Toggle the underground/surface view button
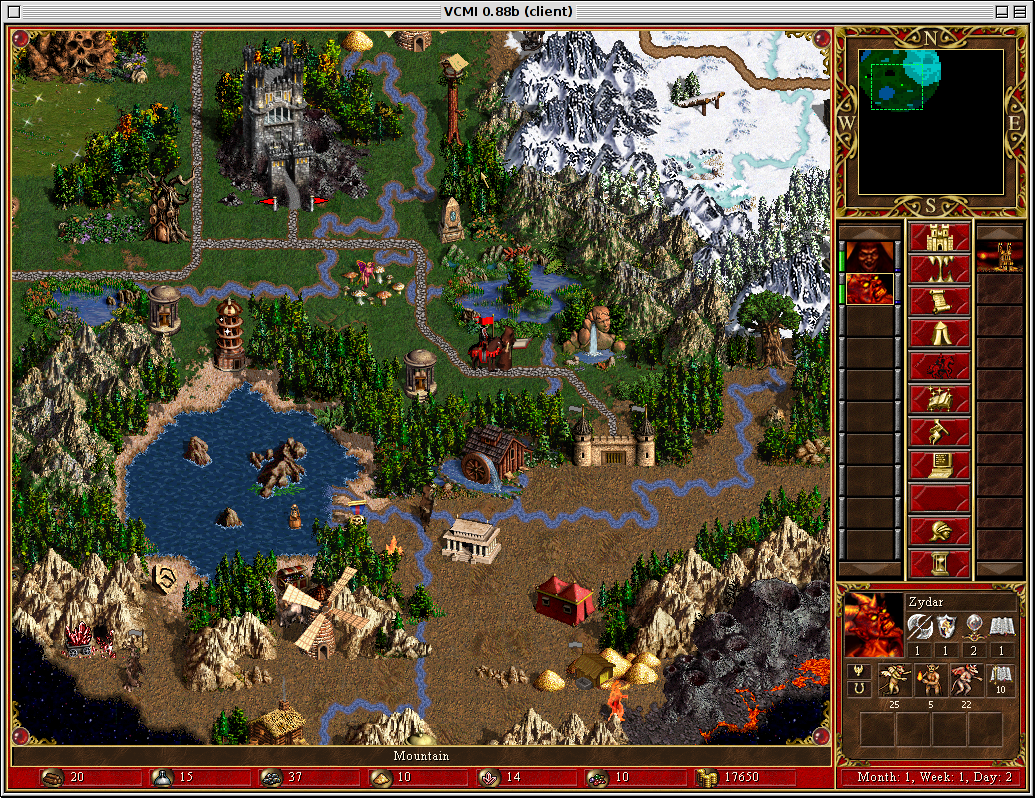Screen dimensions: 1035x798 pyautogui.click(x=939, y=271)
